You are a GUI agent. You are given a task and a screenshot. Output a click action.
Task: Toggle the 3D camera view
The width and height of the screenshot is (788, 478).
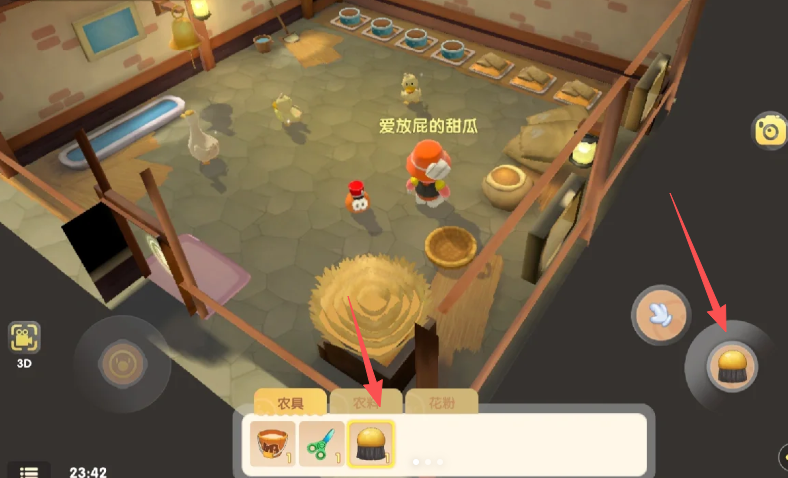pos(24,343)
